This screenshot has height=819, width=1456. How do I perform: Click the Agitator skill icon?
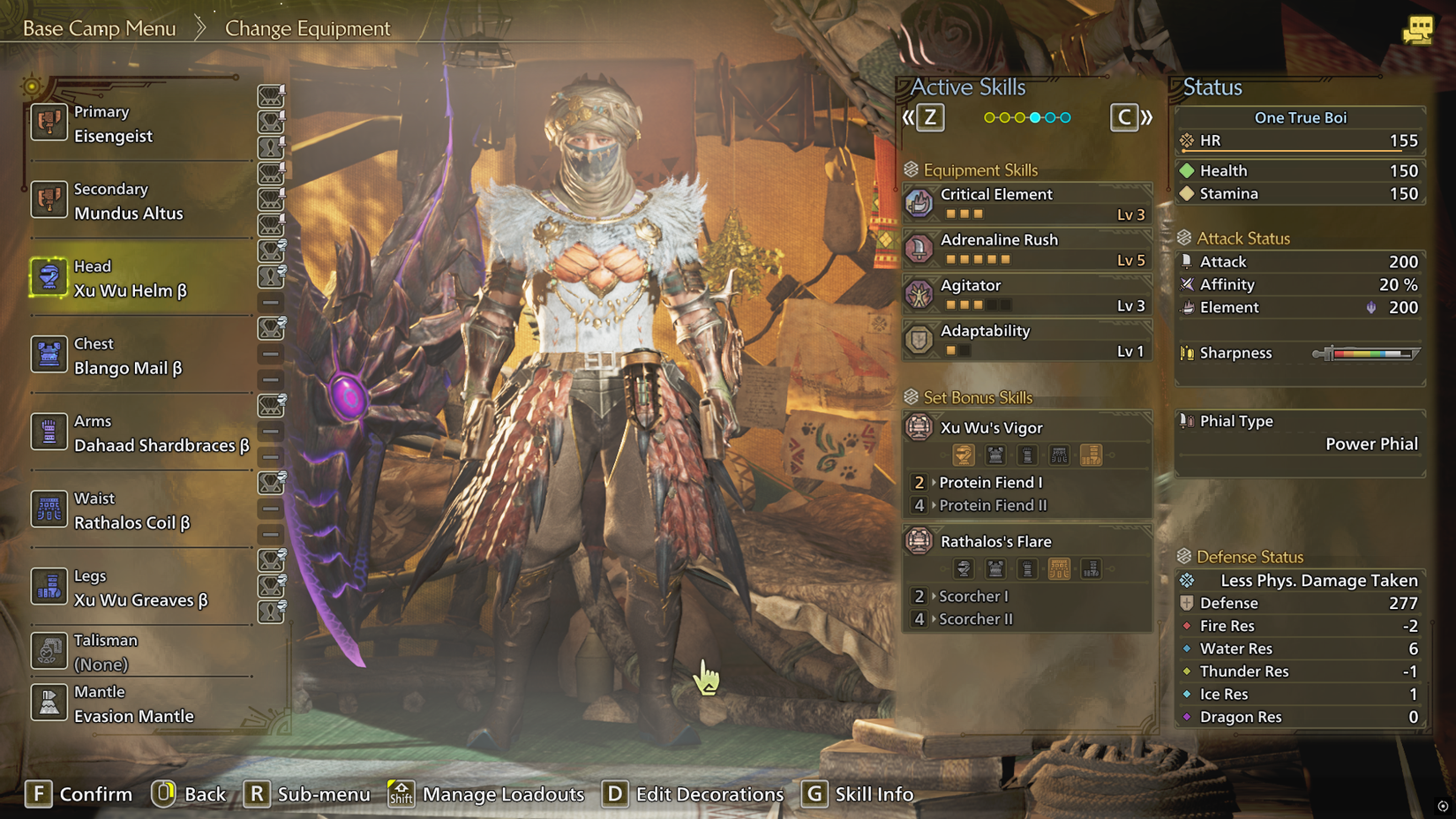coord(919,294)
